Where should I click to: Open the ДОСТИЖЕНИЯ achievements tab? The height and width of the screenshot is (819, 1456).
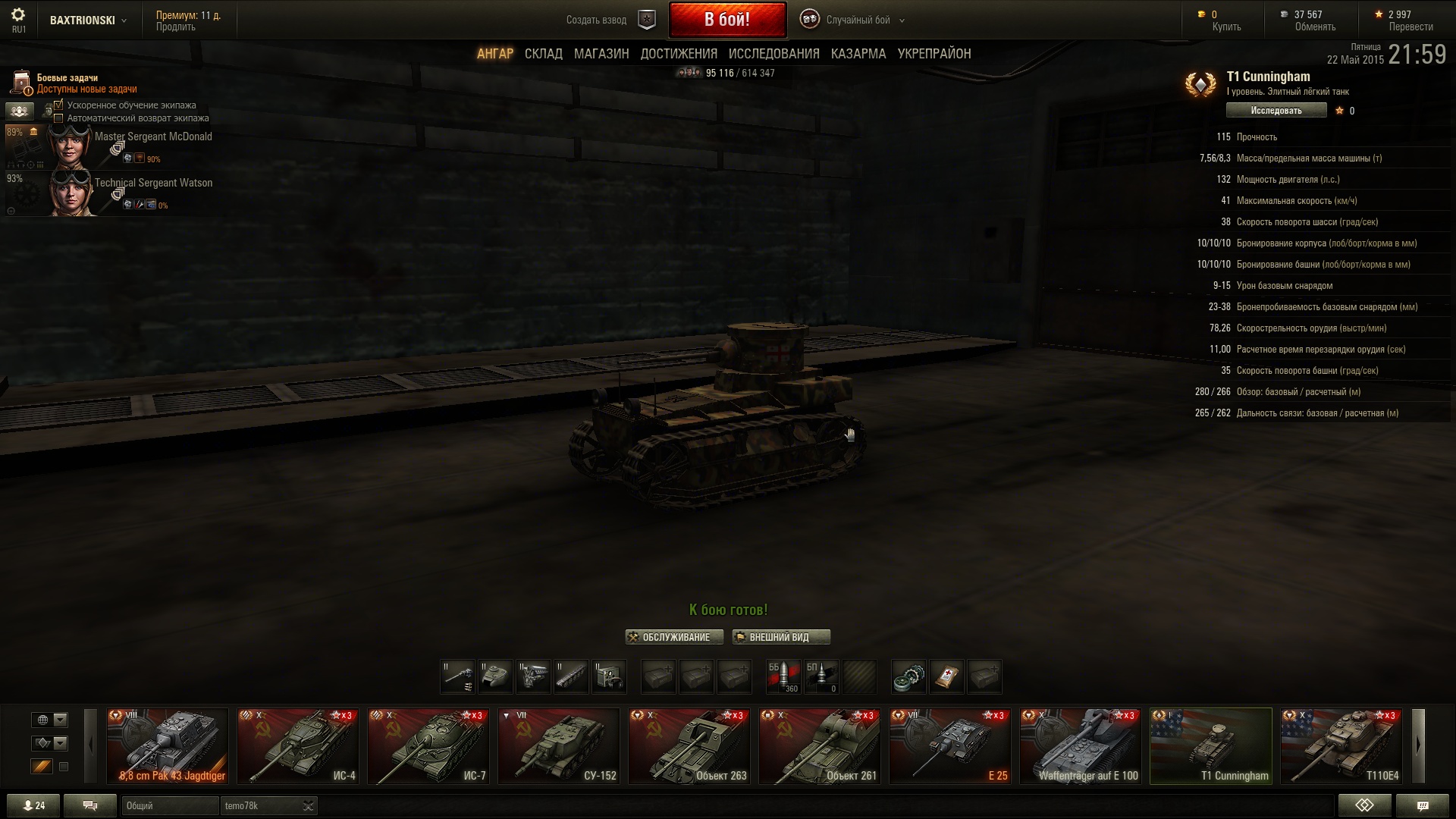pos(679,54)
